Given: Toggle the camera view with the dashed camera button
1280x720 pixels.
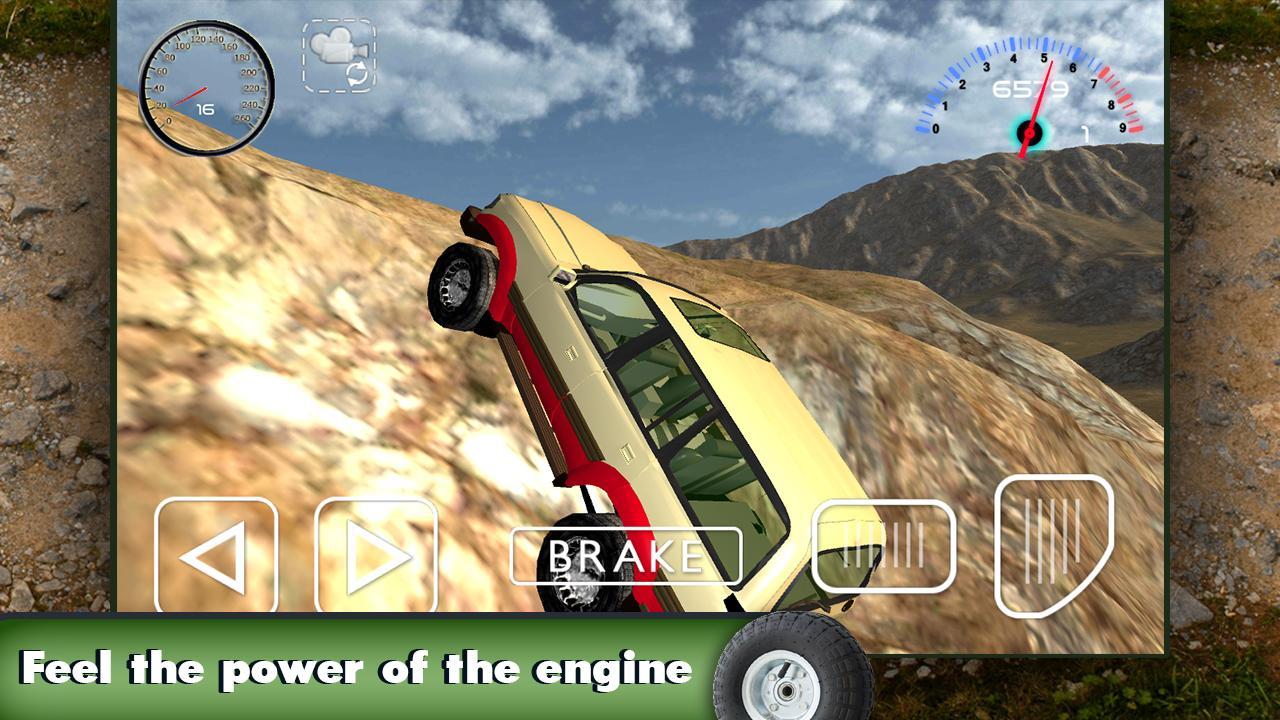Looking at the screenshot, I should (338, 58).
